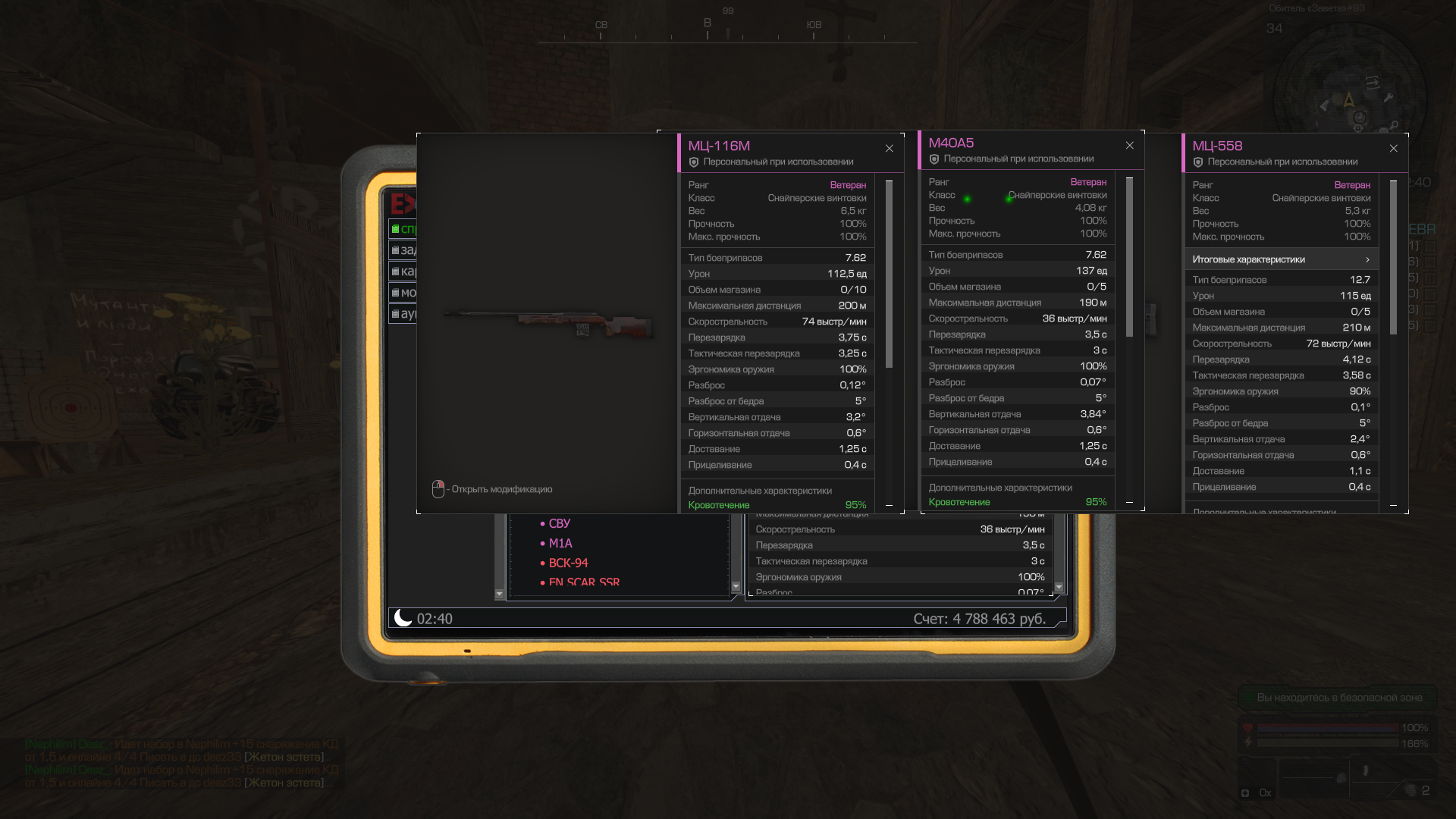1456x819 pixels.
Task: Click the weapon list down arrow
Action: pos(736,587)
